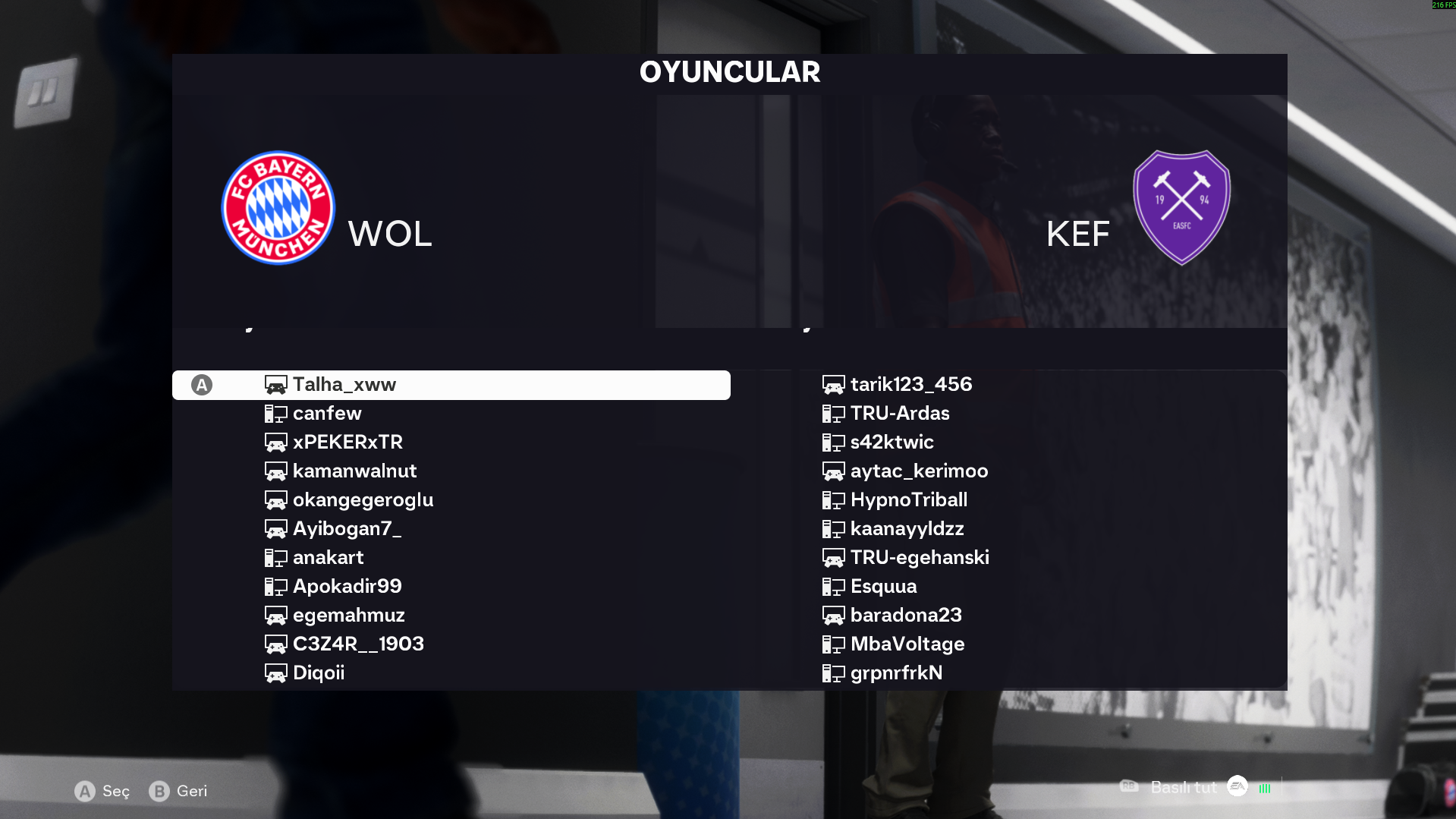
Task: Select Diqoii at the list bottom
Action: [x=319, y=673]
